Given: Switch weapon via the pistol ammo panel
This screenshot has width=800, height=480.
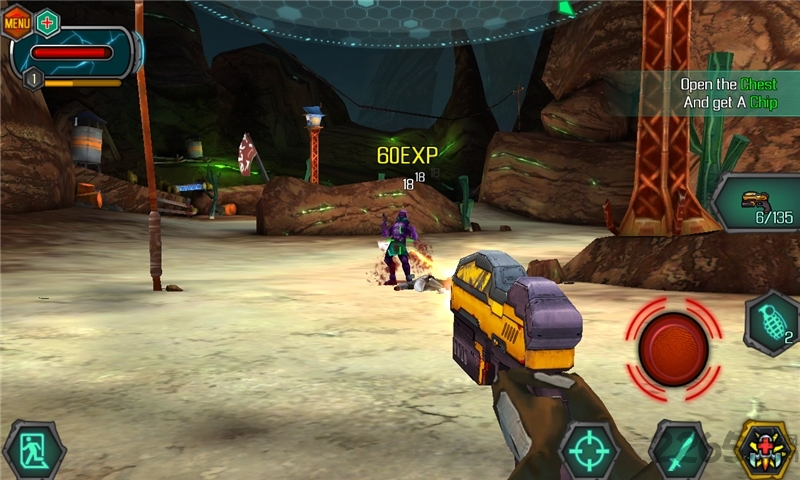Looking at the screenshot, I should point(757,203).
